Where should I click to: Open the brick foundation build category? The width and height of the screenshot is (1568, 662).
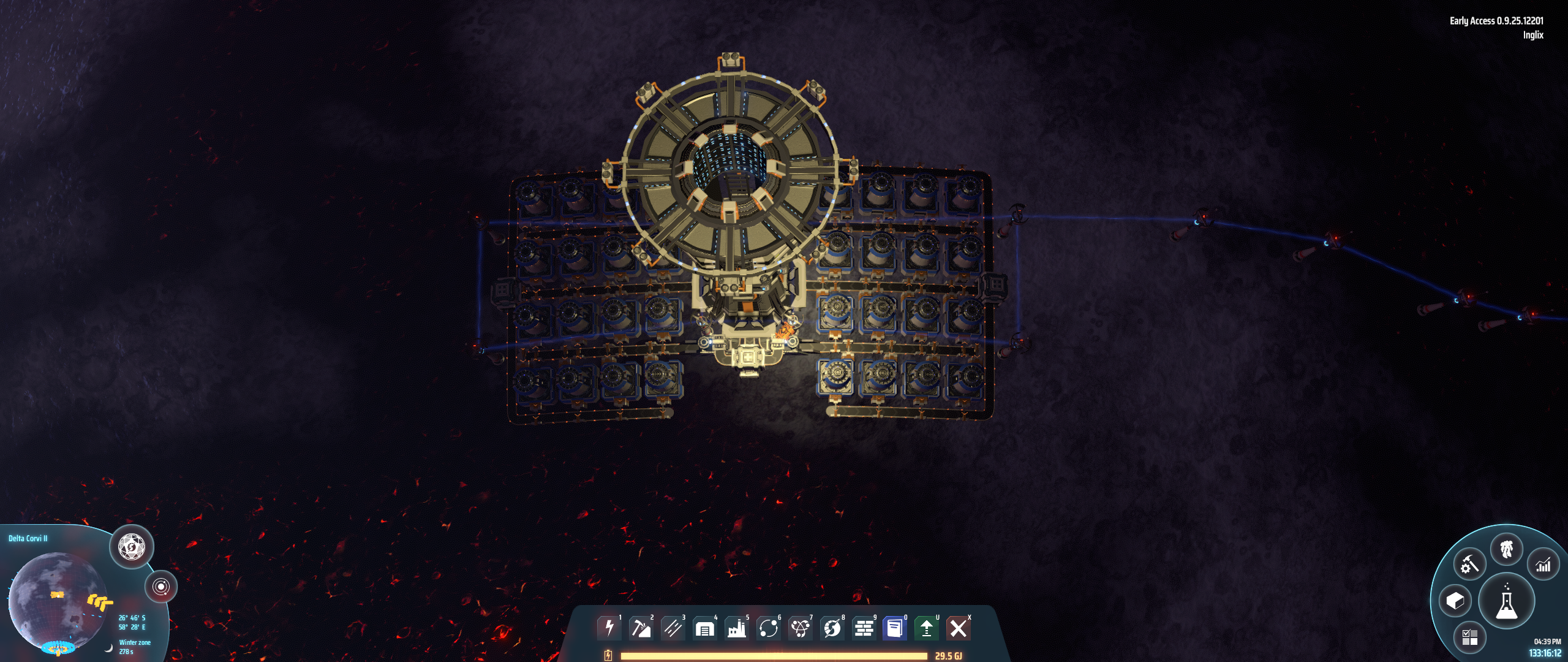pyautogui.click(x=864, y=628)
